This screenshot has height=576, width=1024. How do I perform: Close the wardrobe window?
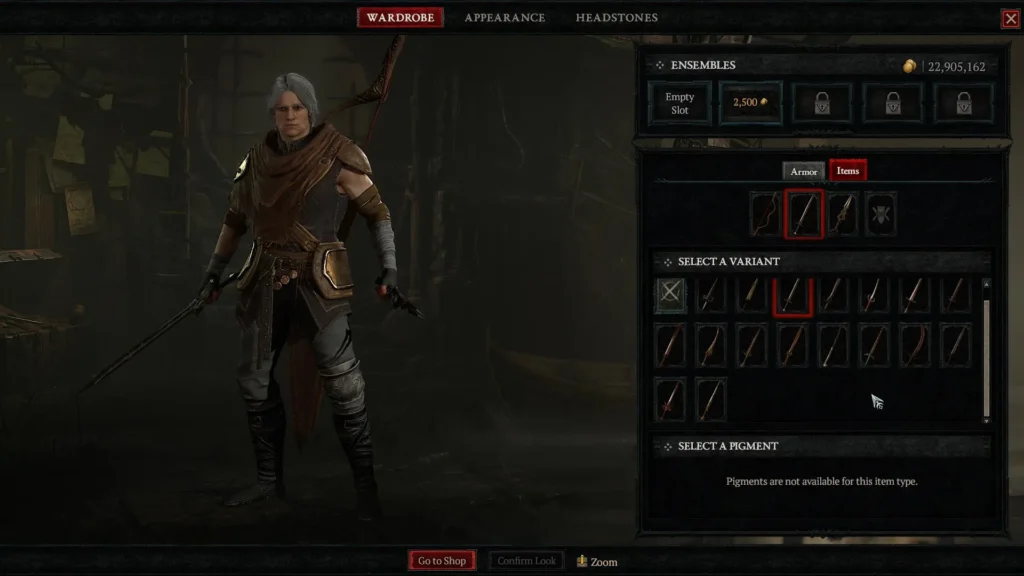click(1010, 18)
